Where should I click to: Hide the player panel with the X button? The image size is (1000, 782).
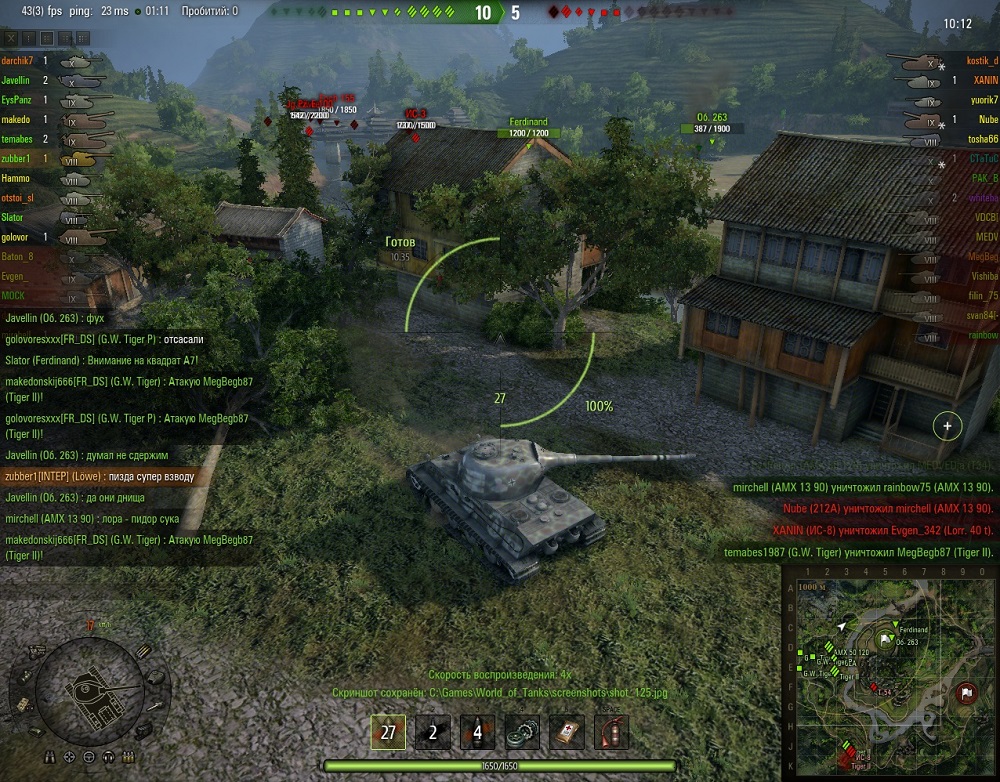(11, 37)
